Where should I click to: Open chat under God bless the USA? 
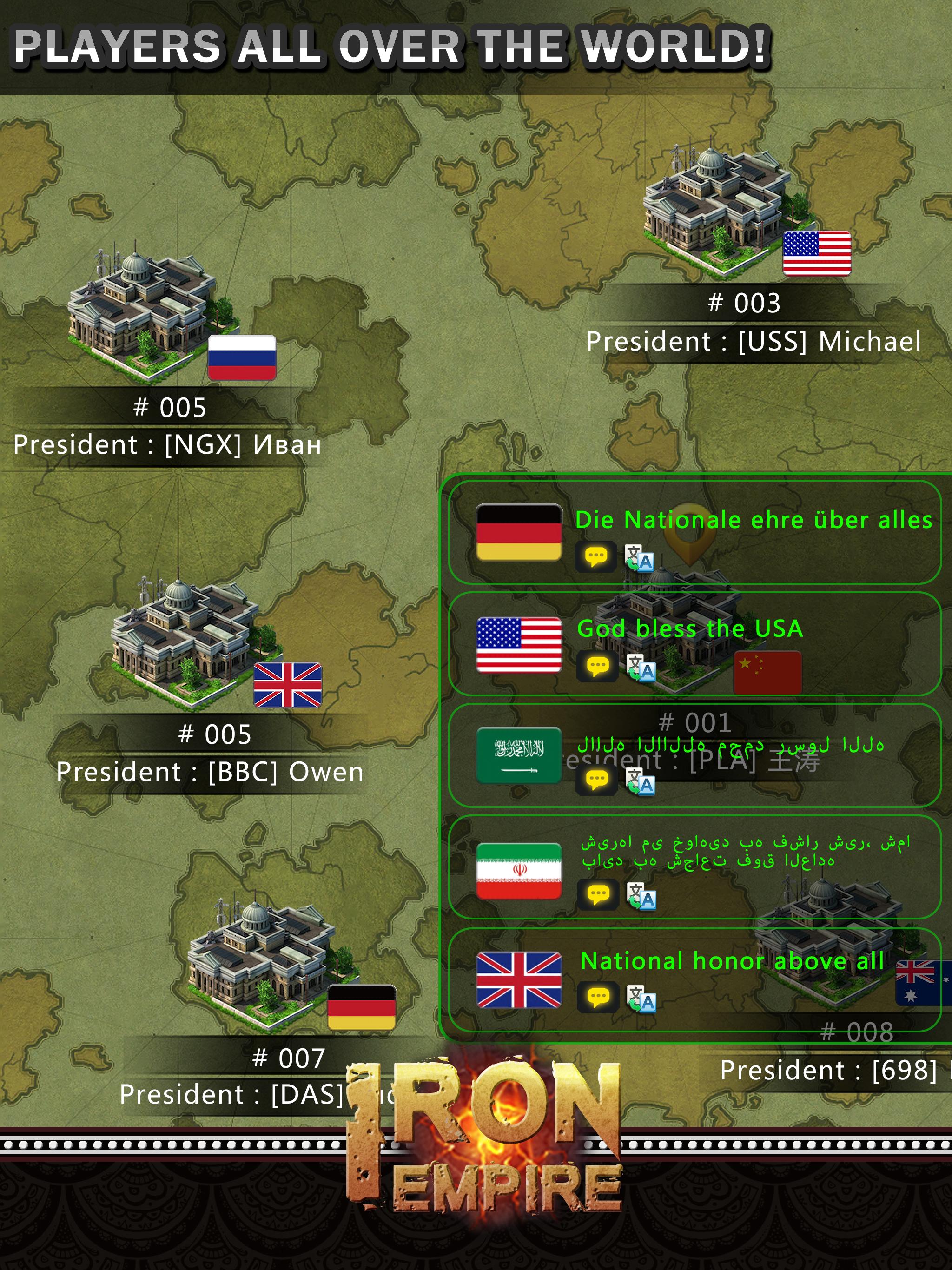pyautogui.click(x=598, y=666)
